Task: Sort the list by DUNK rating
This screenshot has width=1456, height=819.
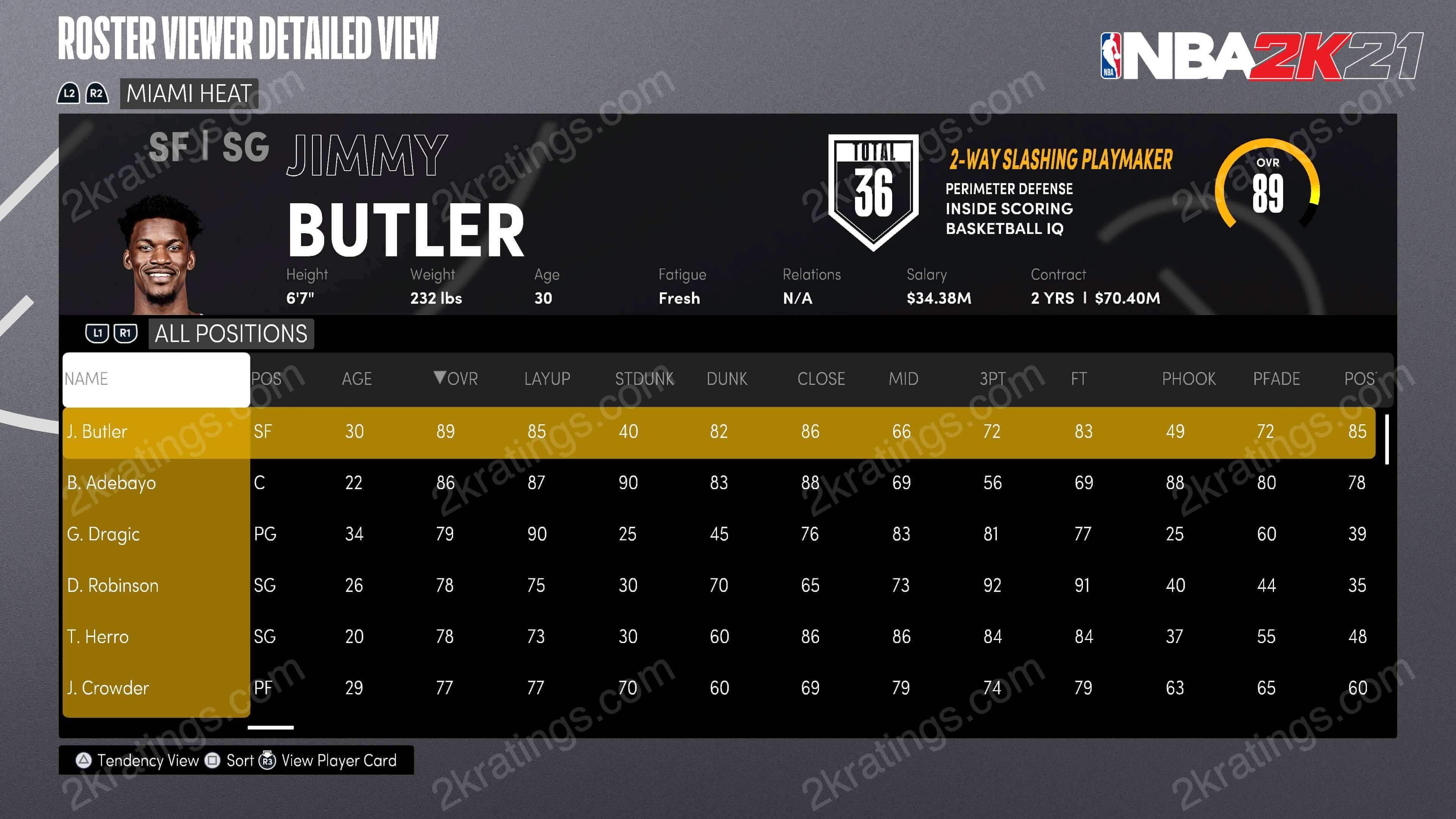Action: [x=727, y=379]
